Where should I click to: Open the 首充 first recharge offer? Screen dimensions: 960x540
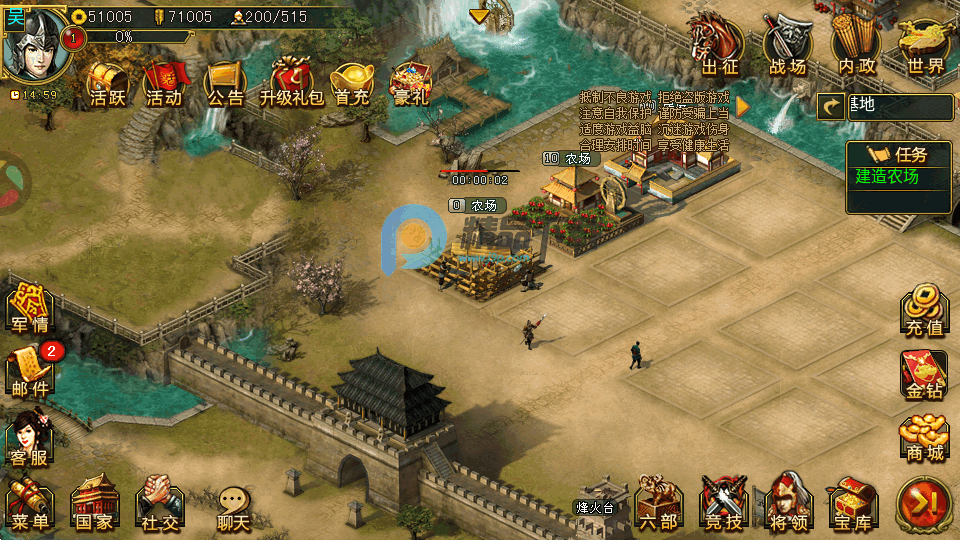(x=352, y=82)
